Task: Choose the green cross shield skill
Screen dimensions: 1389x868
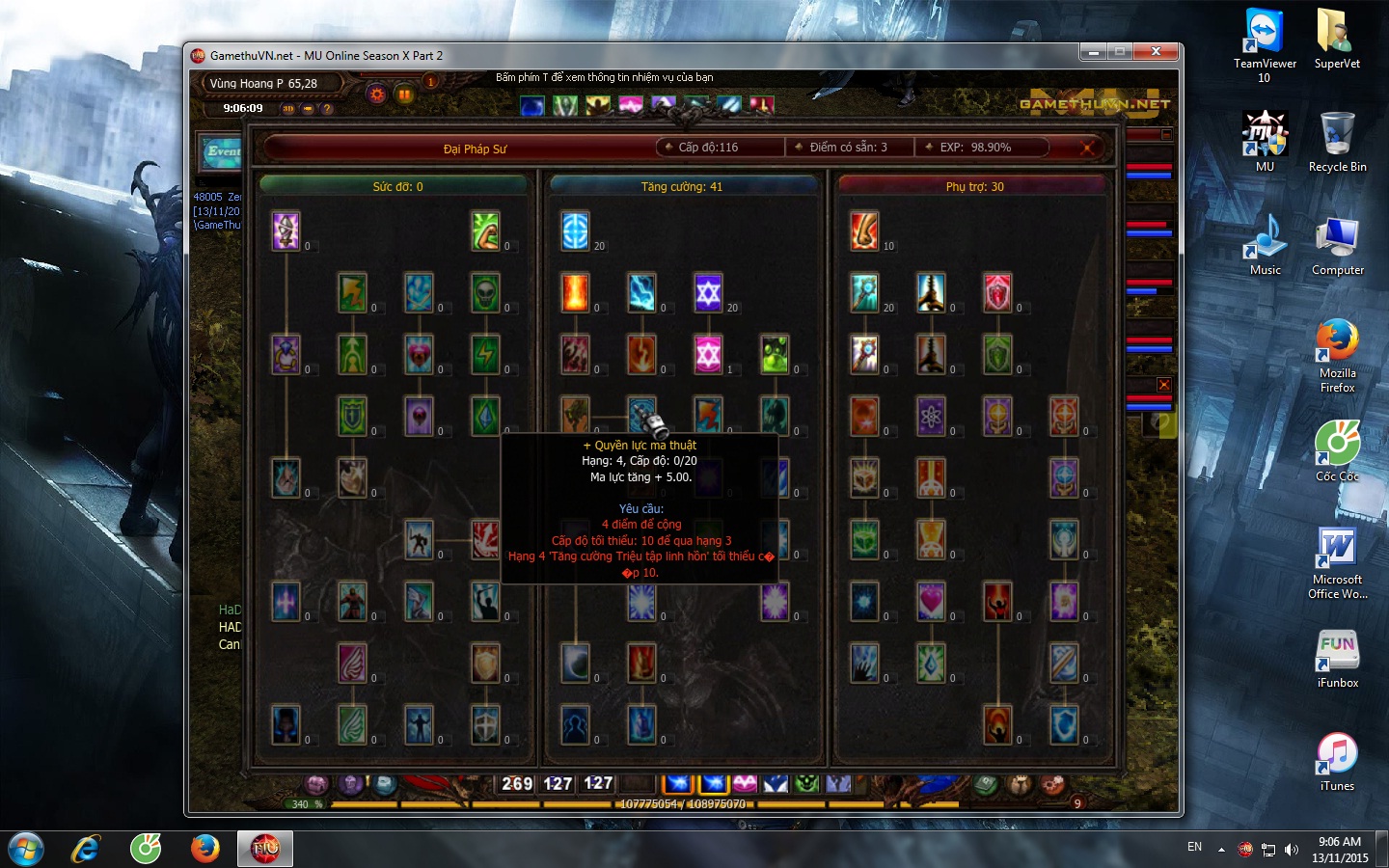Action: [x=352, y=417]
